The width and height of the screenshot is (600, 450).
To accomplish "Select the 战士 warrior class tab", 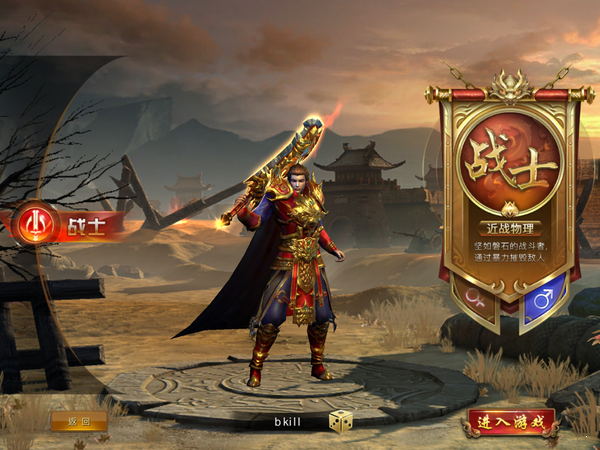I will pos(68,224).
